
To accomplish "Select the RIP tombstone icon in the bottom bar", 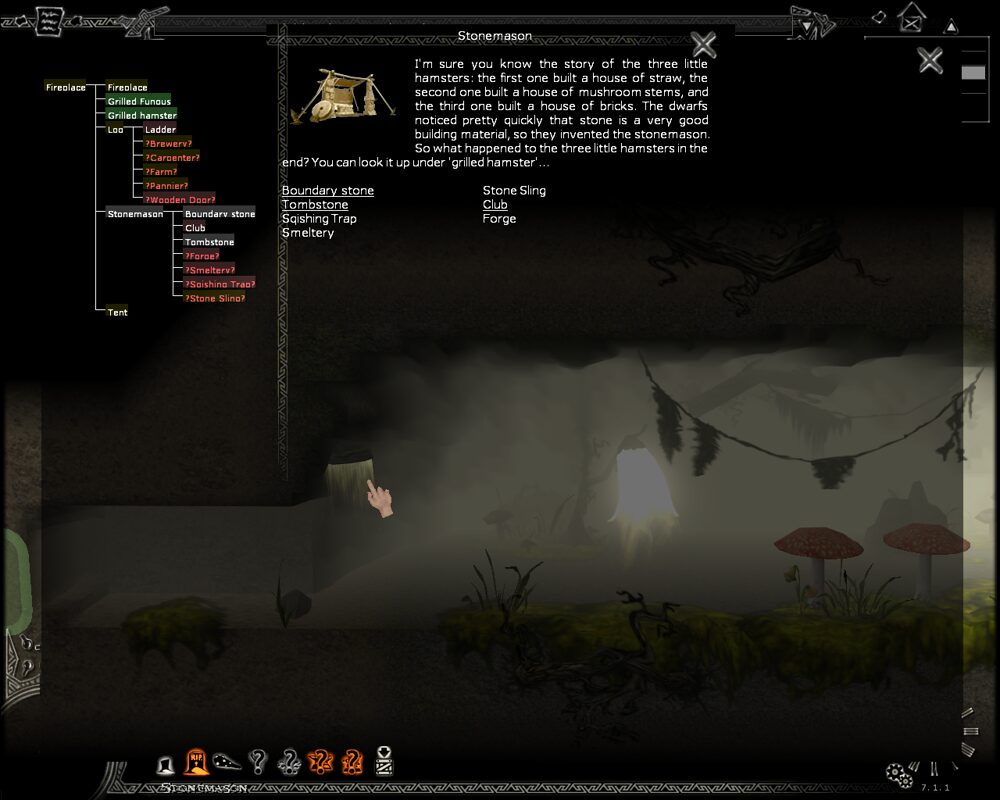I will (196, 763).
